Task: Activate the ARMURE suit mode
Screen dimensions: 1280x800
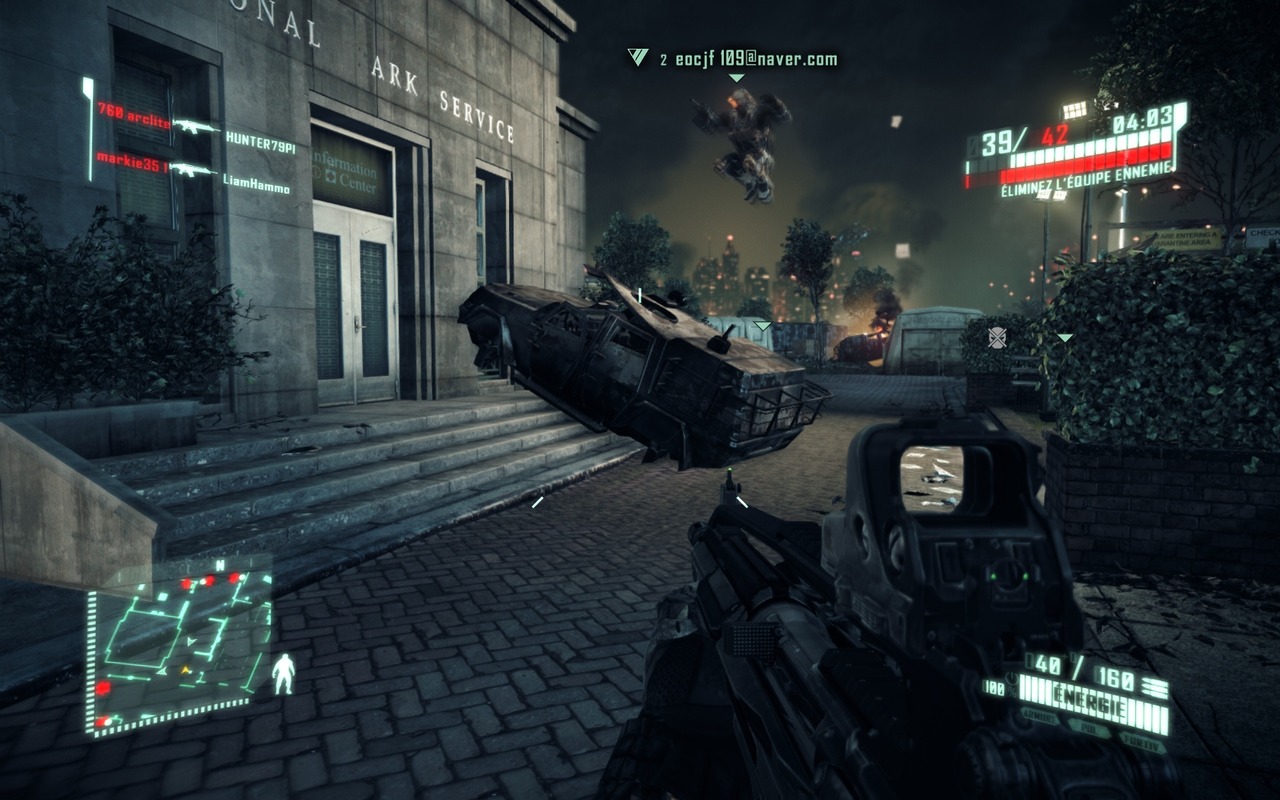Action: (1041, 716)
